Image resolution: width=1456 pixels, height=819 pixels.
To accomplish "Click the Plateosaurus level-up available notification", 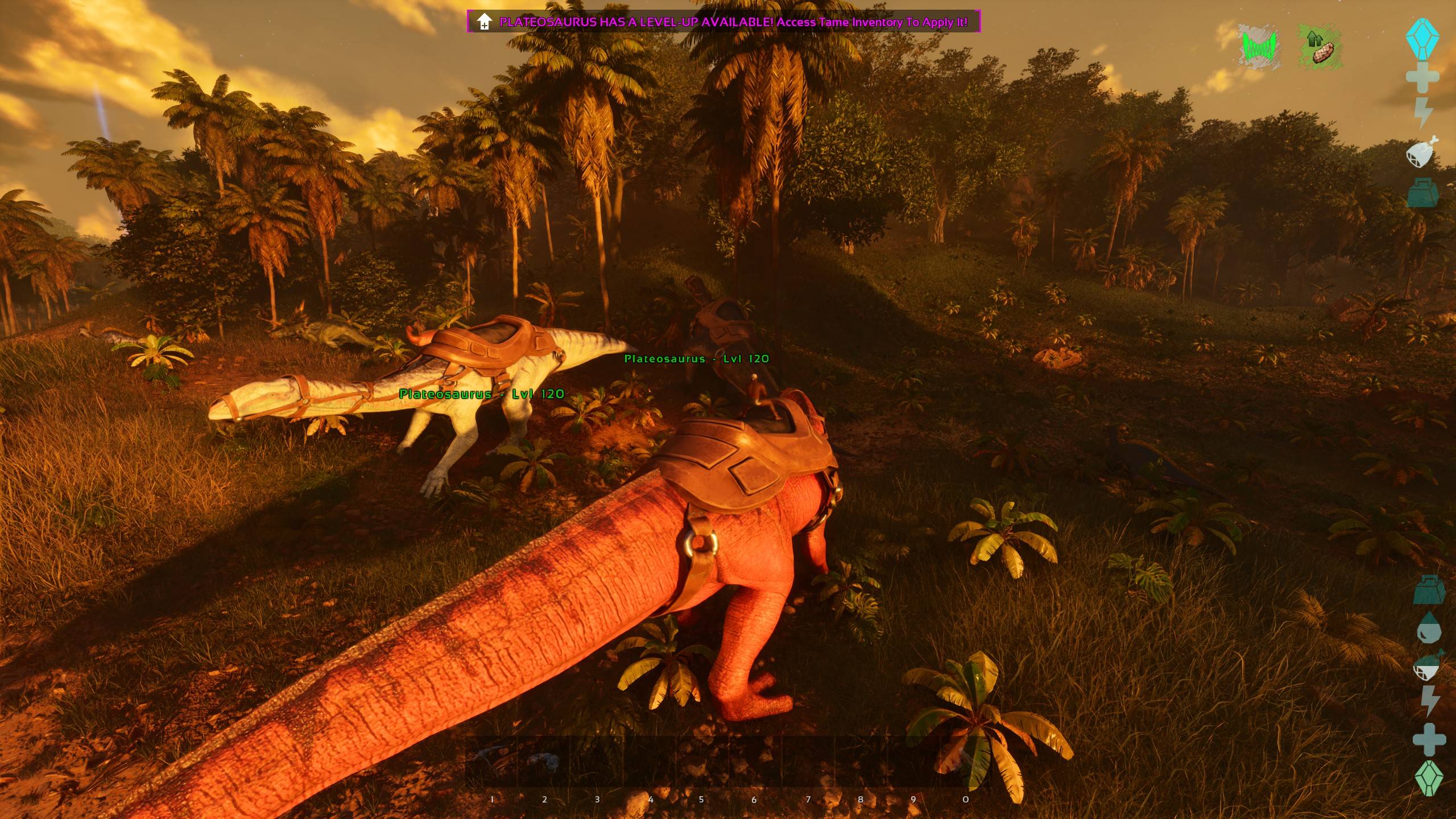I will [724, 22].
